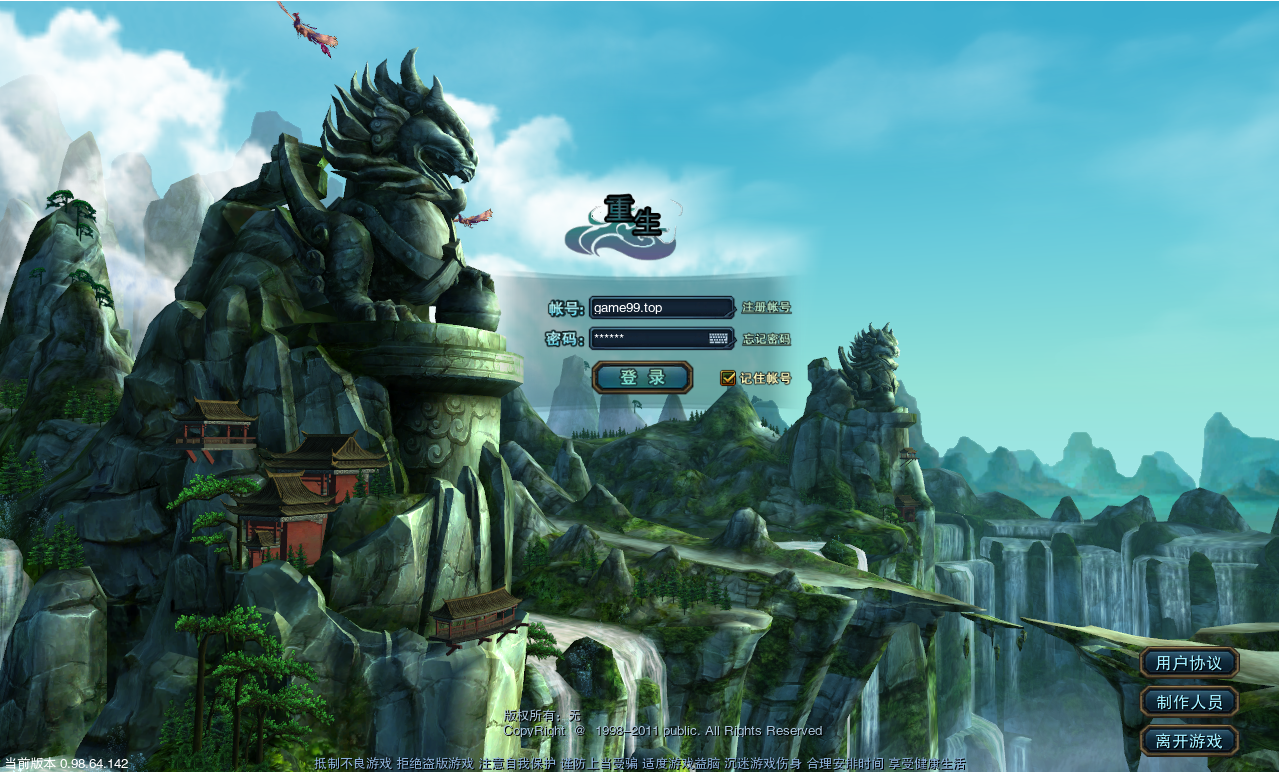
Task: Show the 制作人员 credits
Action: 1189,702
